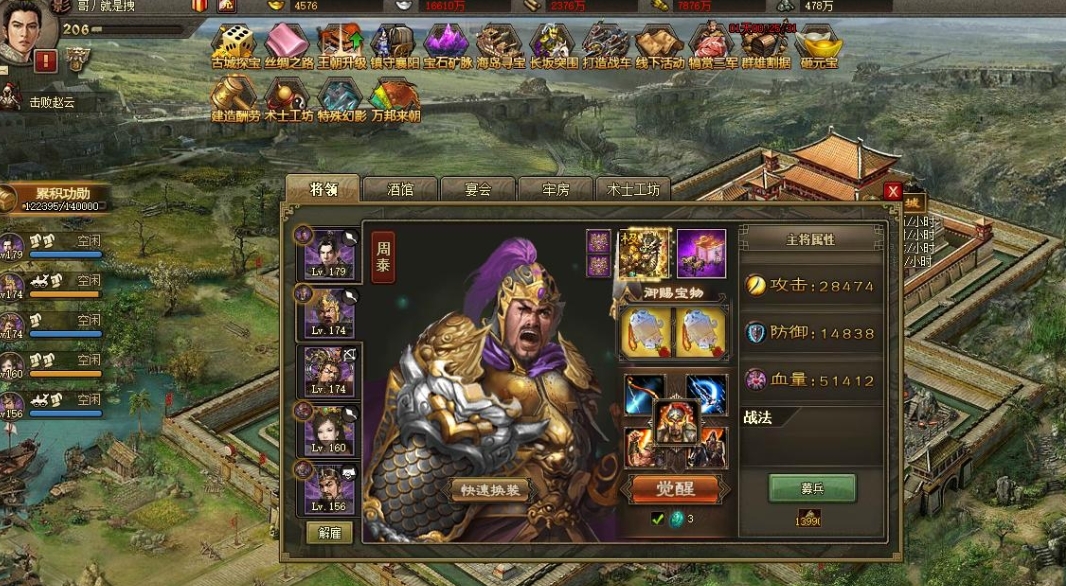Screen dimensions: 1066x586
Task: Click the 快速换装 quick equip button
Action: (x=489, y=490)
